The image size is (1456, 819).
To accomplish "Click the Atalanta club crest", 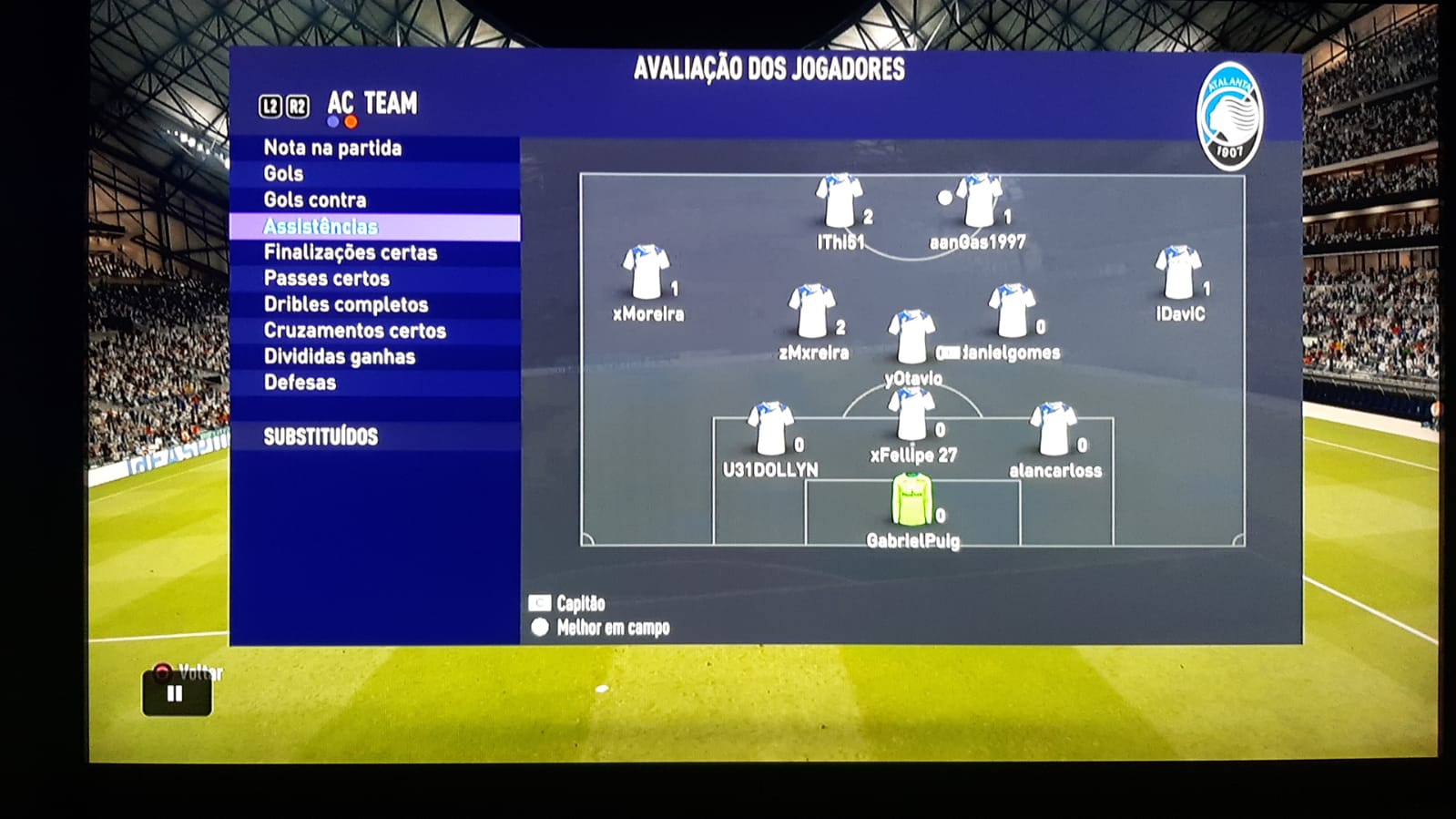I will pos(1229,116).
